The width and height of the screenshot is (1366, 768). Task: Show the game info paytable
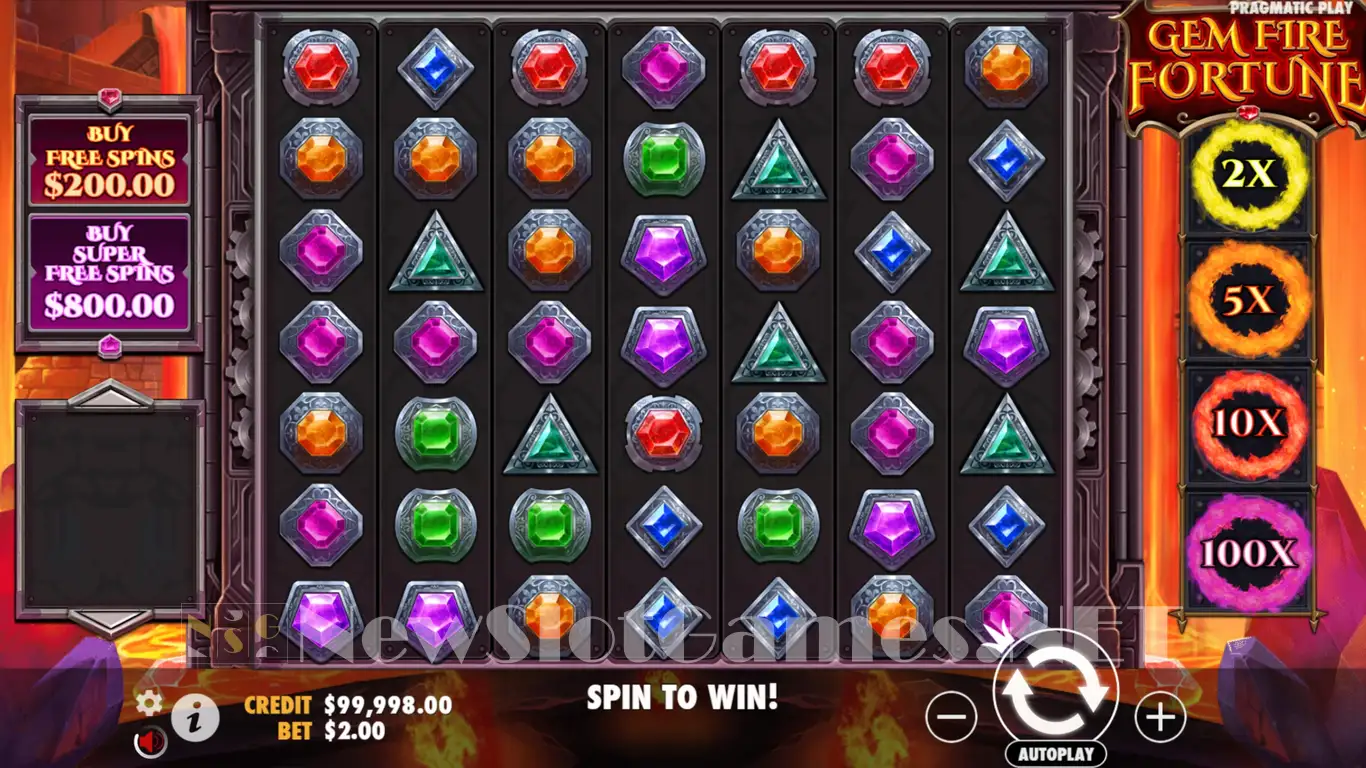pyautogui.click(x=195, y=716)
